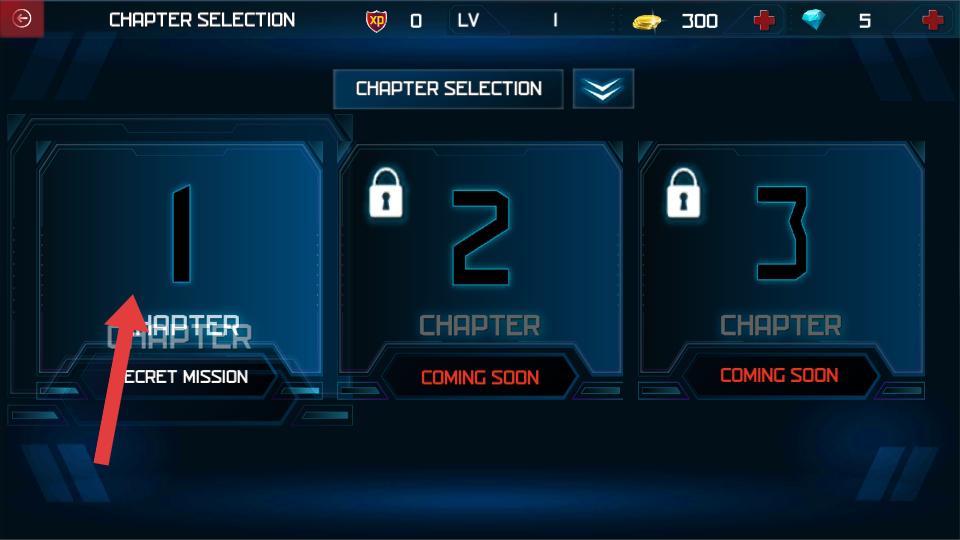Add more gold coins with red plus
Image resolution: width=960 pixels, height=540 pixels.
pos(765,20)
